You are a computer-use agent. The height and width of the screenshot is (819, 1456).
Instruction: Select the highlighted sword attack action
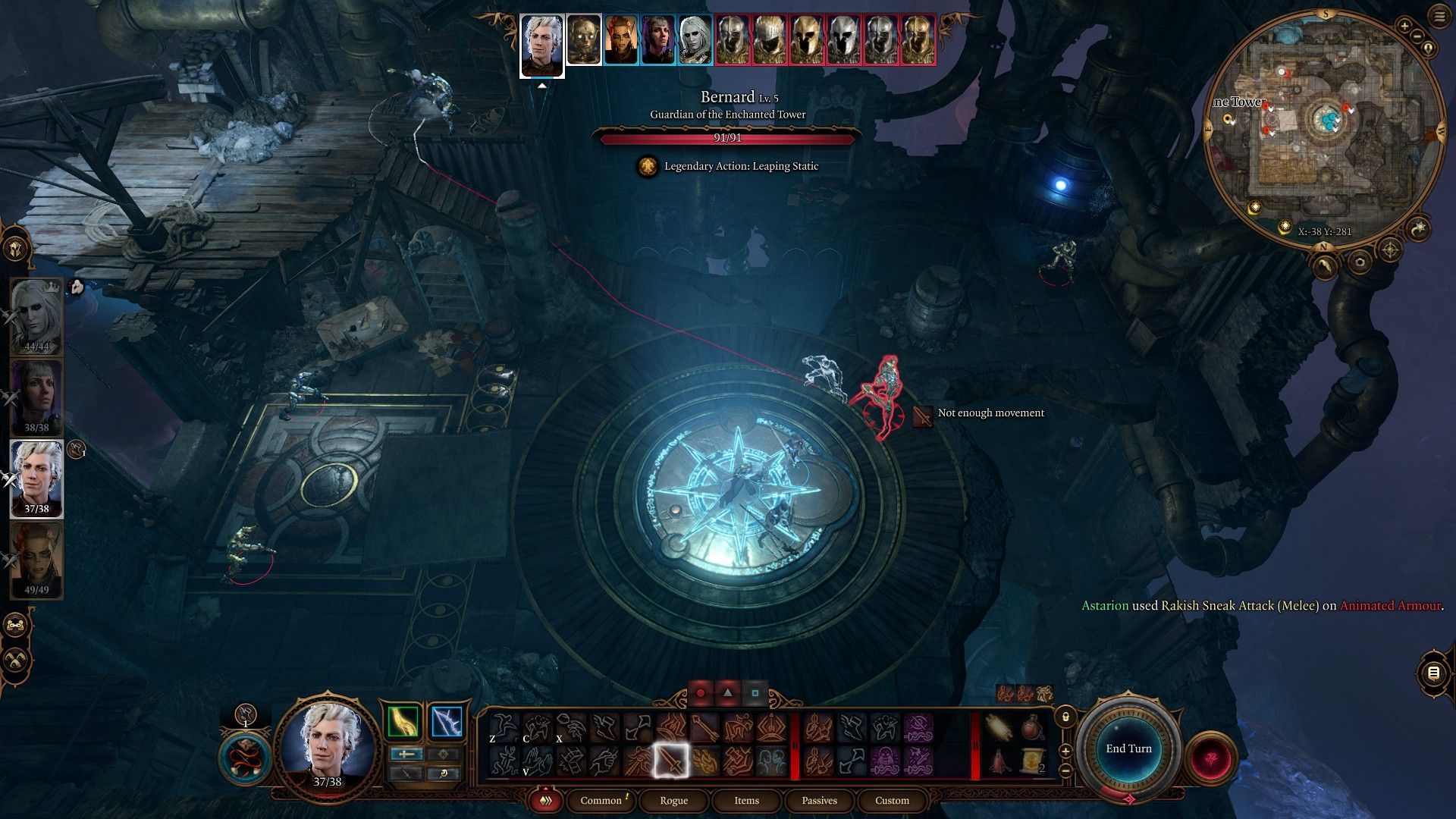click(x=671, y=760)
